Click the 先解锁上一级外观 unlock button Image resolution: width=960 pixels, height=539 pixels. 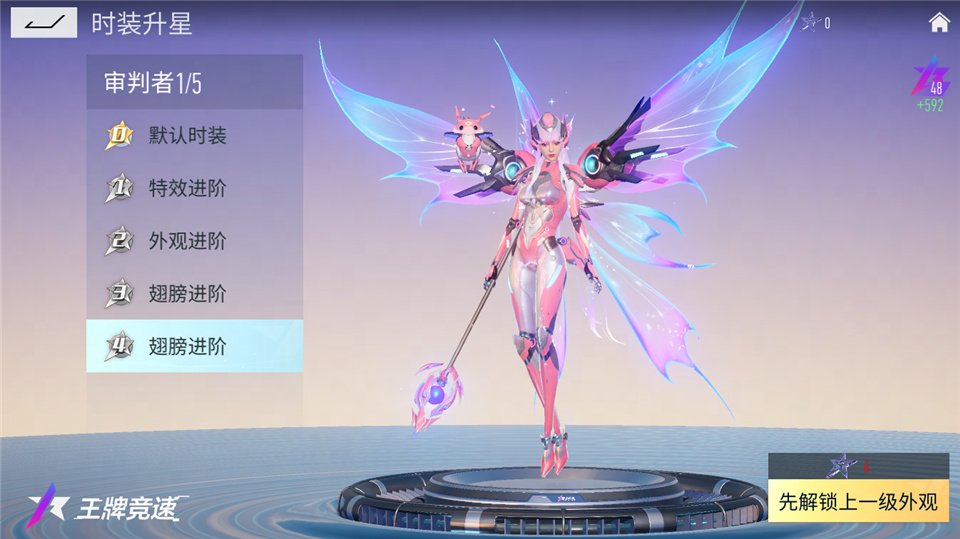(858, 501)
